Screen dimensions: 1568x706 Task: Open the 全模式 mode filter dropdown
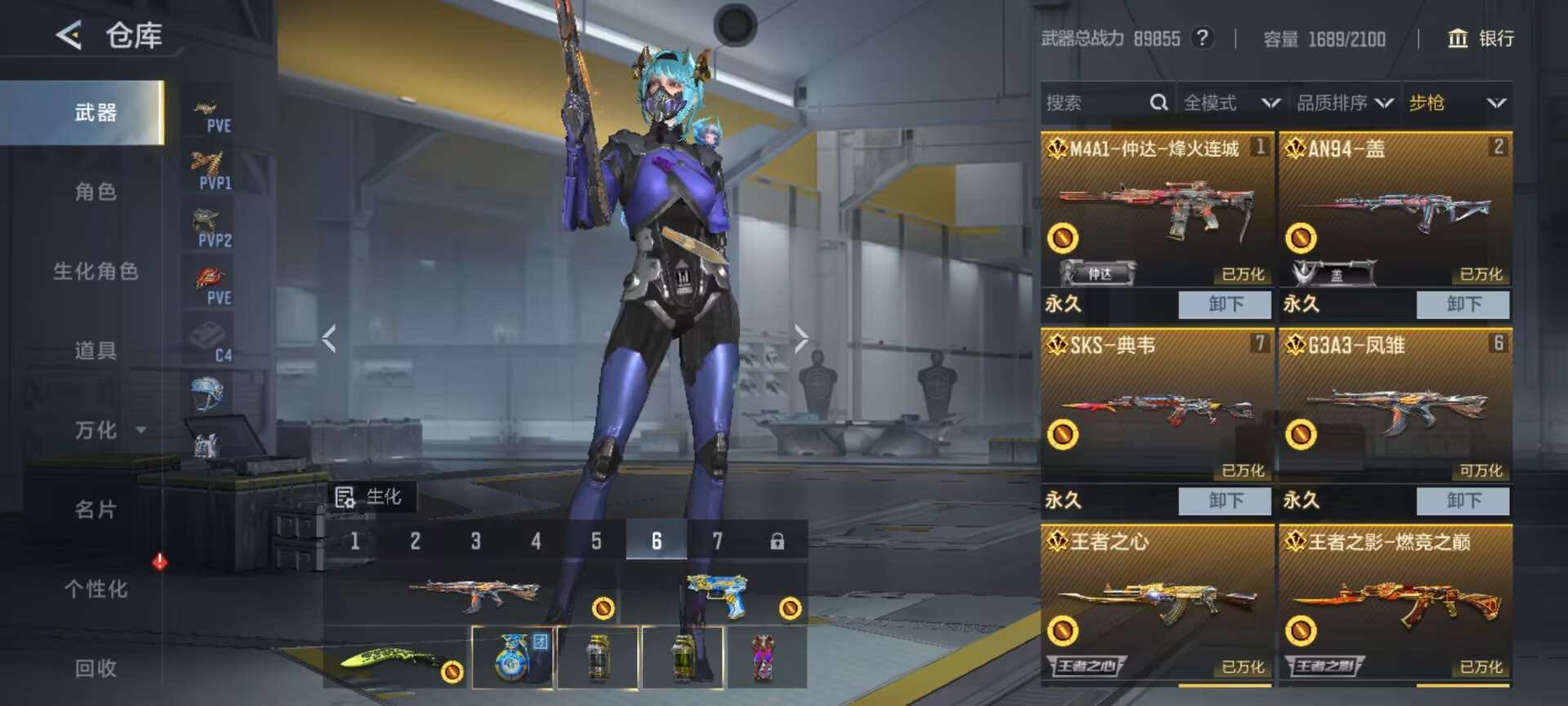point(1231,103)
